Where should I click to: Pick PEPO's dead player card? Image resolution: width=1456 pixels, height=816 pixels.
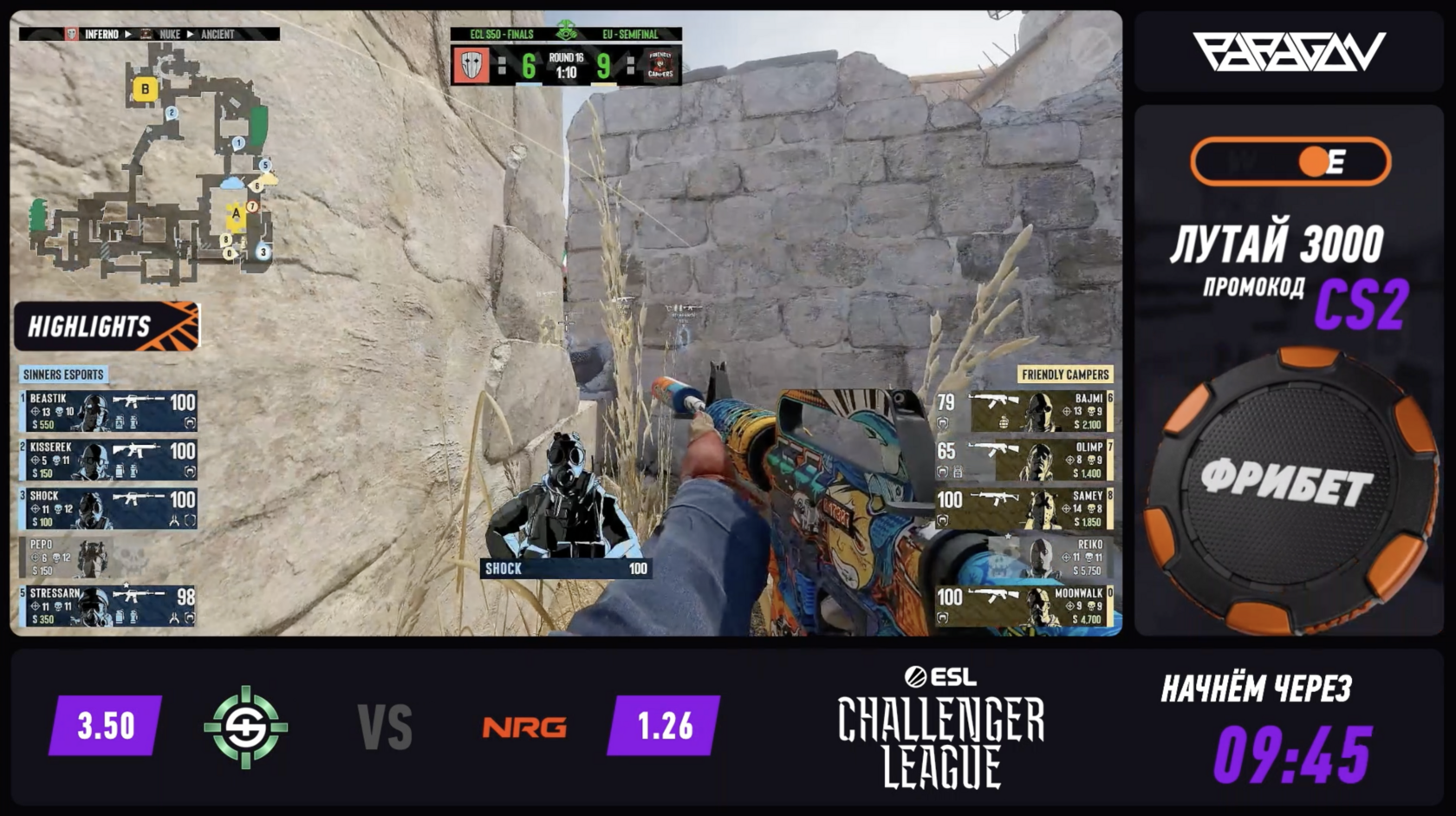tap(108, 557)
